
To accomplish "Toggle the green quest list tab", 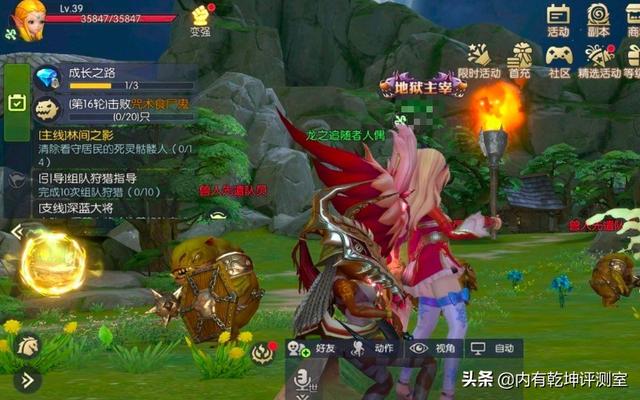I will click(16, 101).
